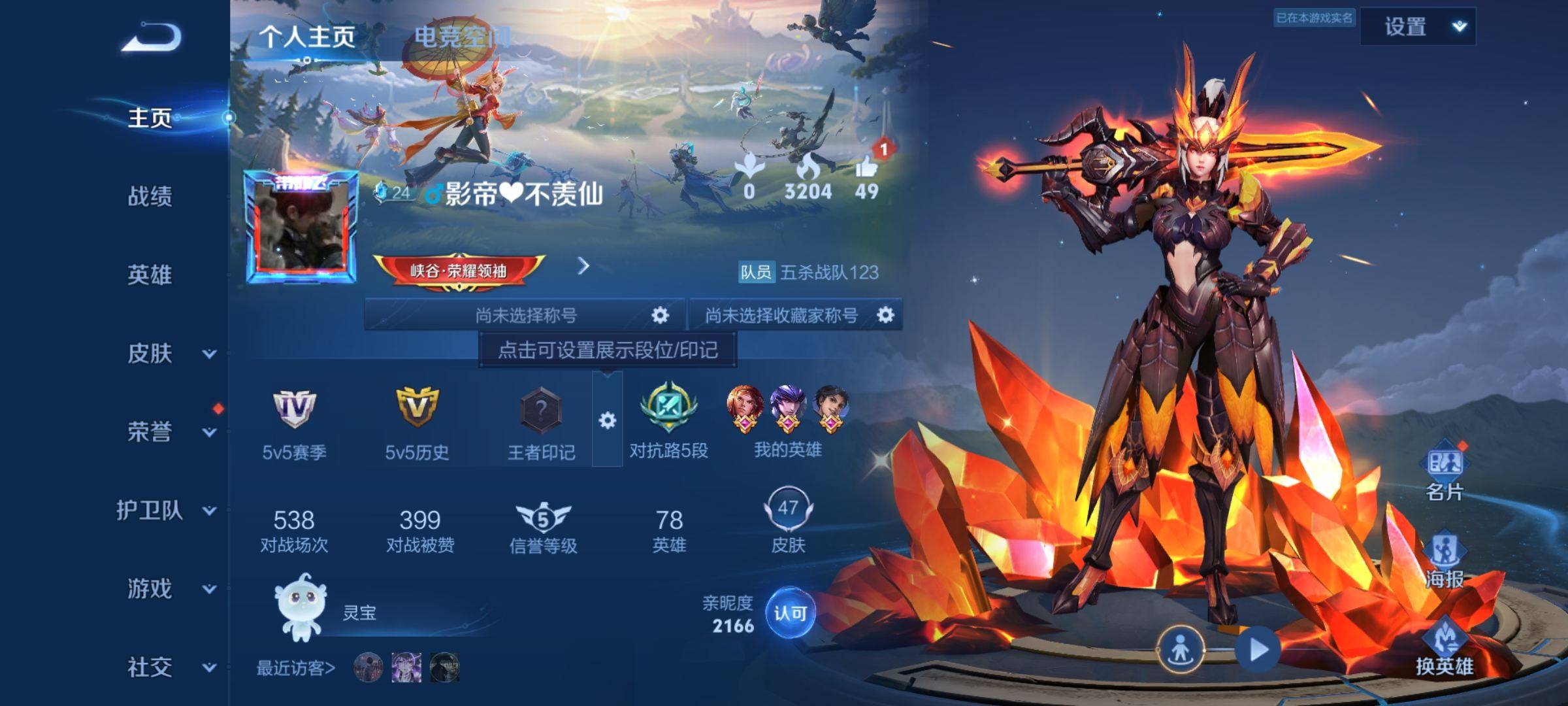Select 换英雄 to change hero
Screen dimensions: 1568x706
click(x=1444, y=647)
